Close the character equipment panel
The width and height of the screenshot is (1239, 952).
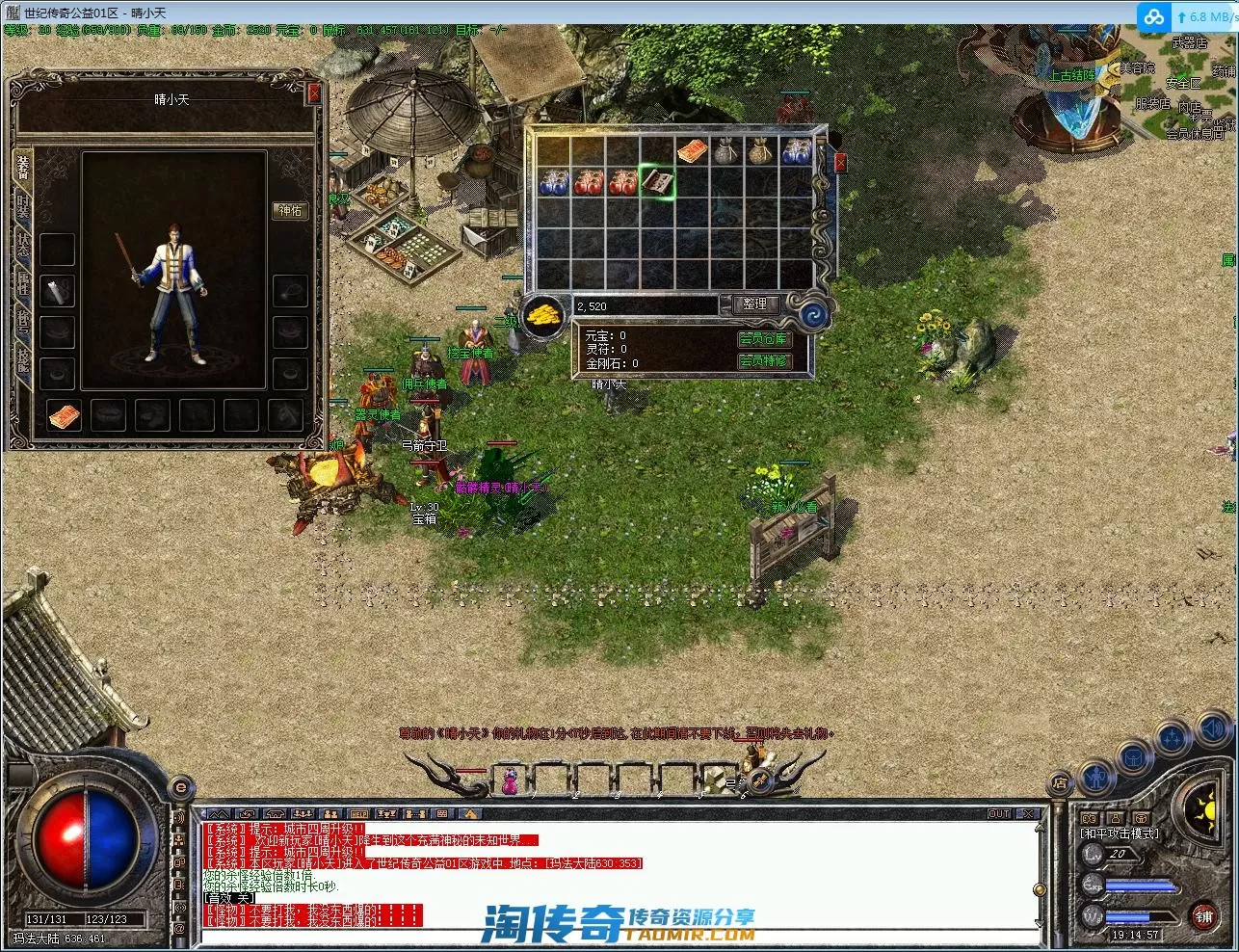(313, 93)
